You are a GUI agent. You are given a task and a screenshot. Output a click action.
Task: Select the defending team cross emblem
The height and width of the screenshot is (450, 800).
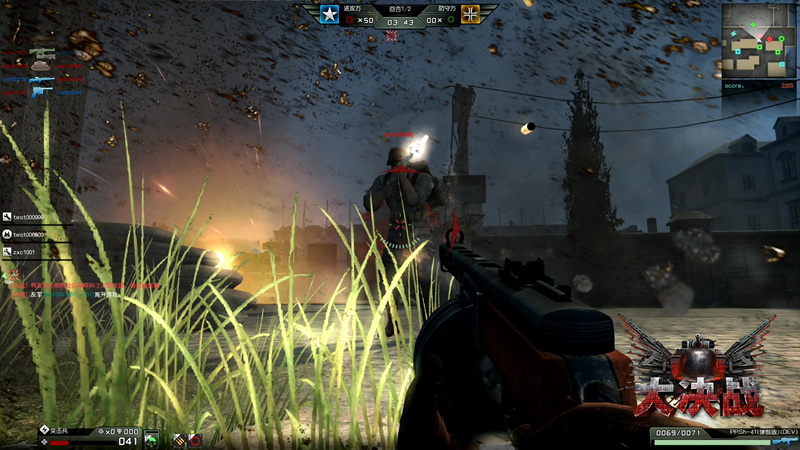470,14
